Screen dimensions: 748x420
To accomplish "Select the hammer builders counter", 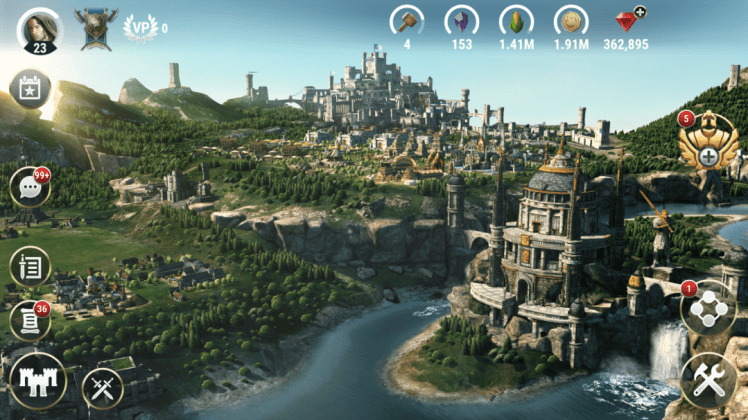I will (407, 21).
